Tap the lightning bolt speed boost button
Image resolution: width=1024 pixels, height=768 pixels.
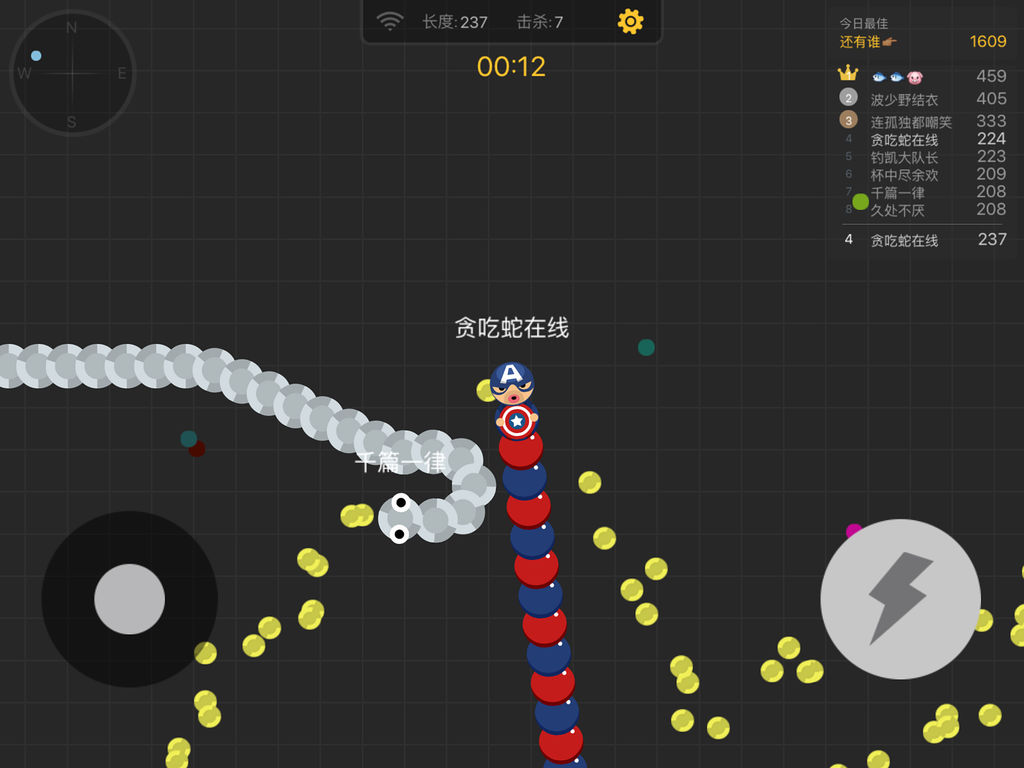click(900, 599)
